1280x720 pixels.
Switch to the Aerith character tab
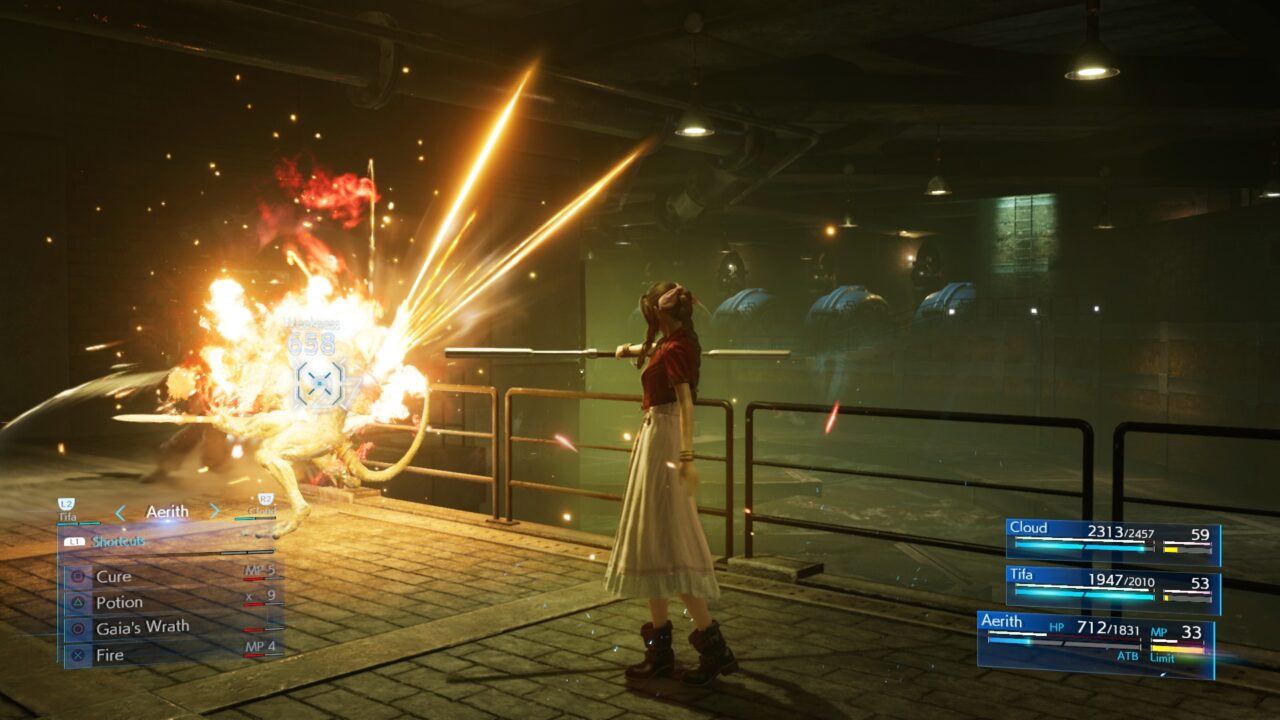coord(167,512)
